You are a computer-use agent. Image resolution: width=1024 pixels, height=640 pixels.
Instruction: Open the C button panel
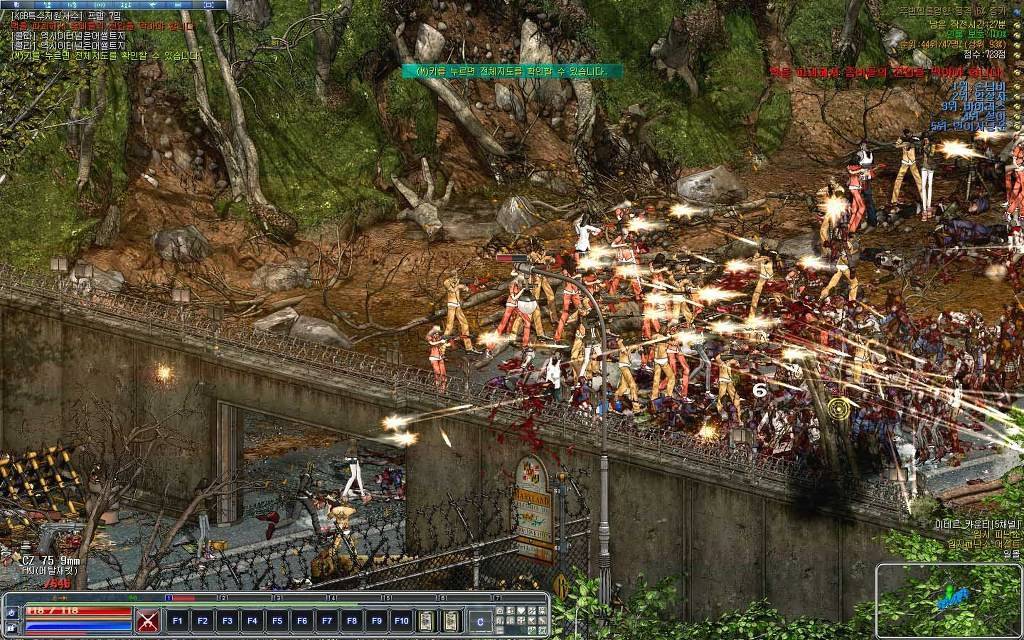pyautogui.click(x=481, y=620)
